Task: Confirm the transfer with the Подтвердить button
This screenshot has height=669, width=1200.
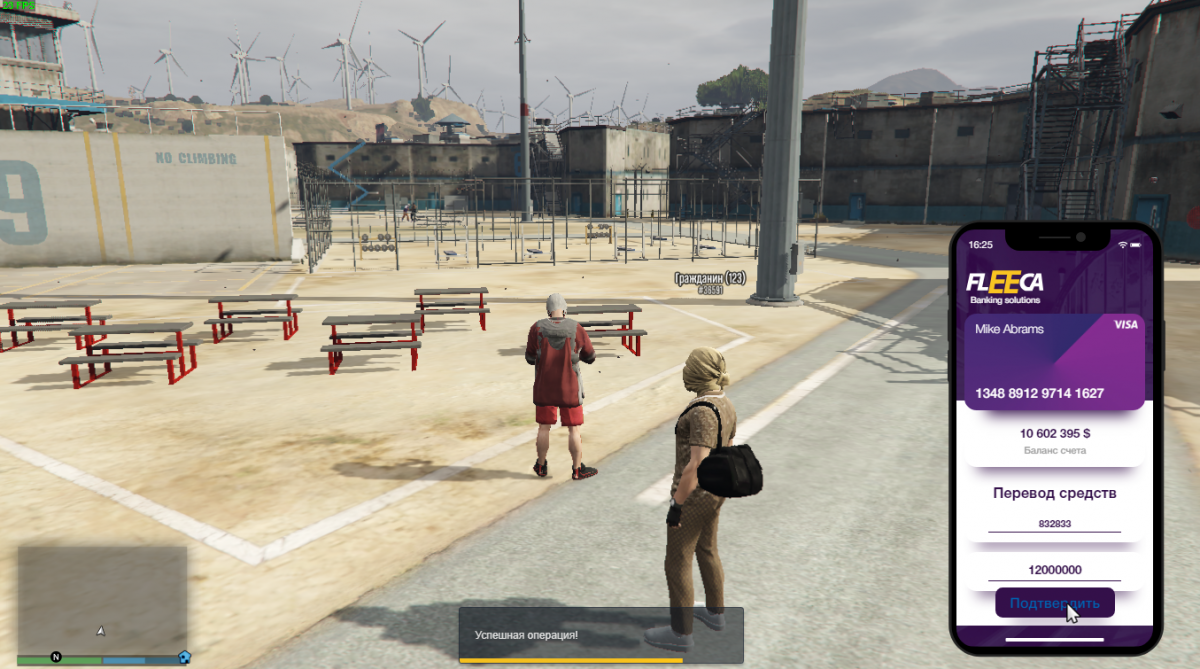Action: point(1054,603)
